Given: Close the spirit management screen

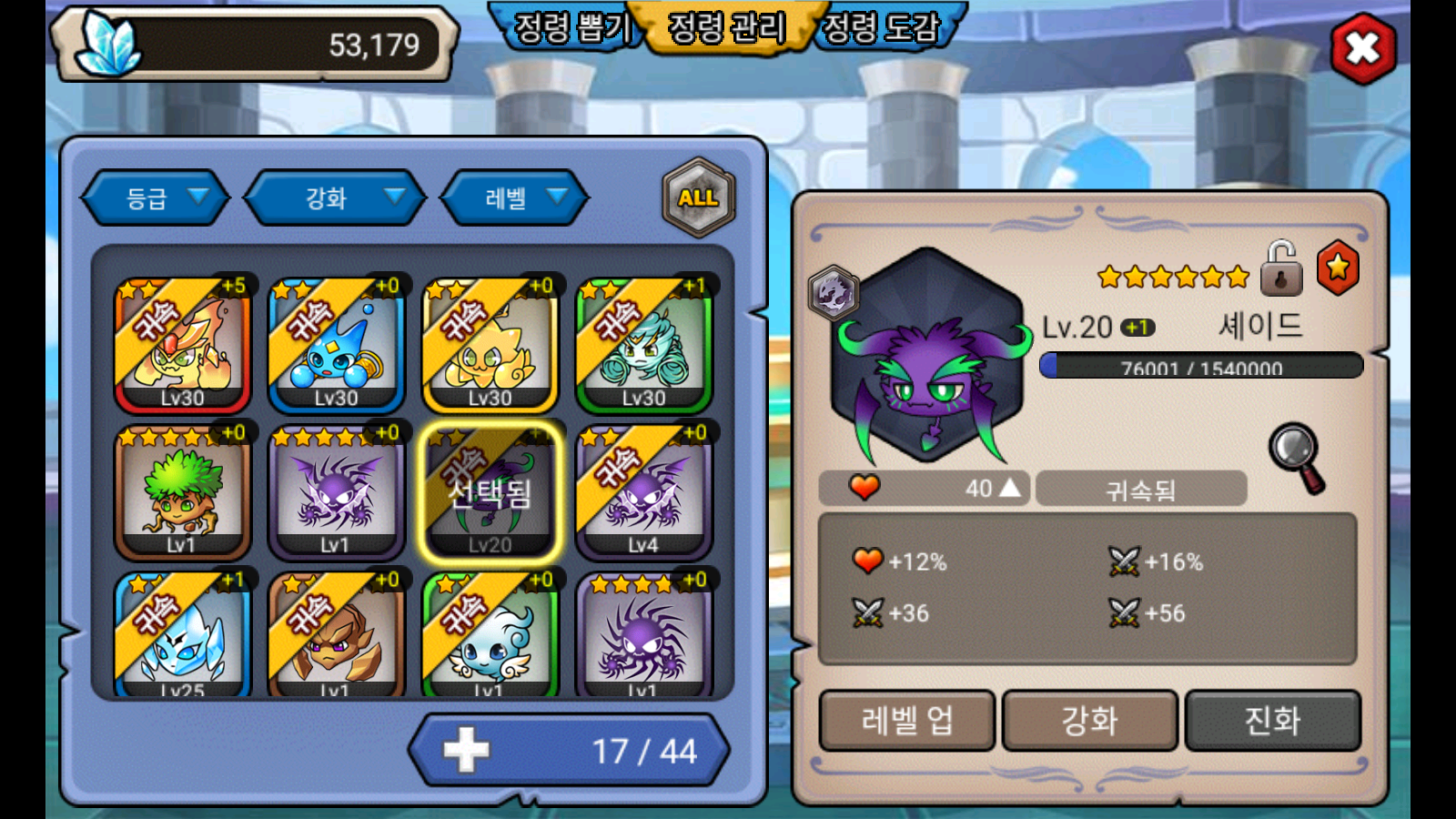Looking at the screenshot, I should 1362,49.
